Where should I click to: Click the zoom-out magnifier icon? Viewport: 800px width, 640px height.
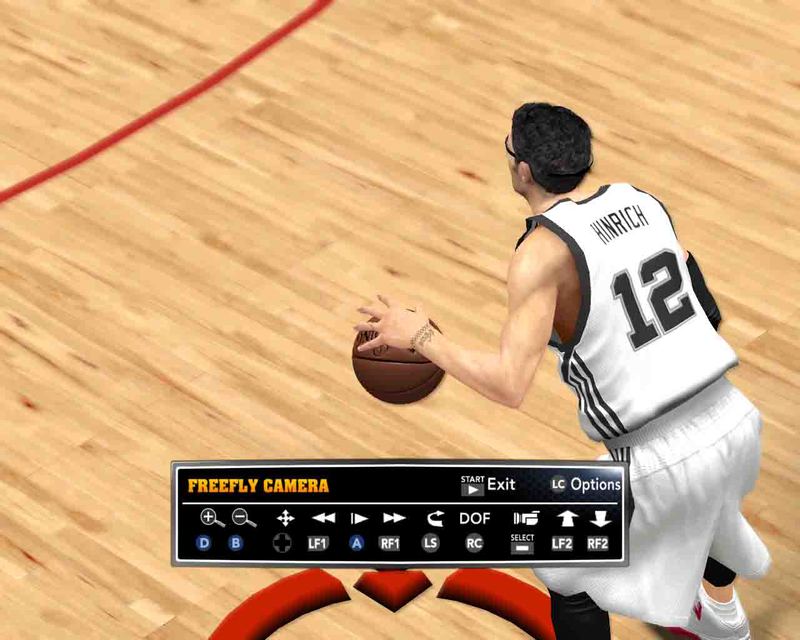[x=243, y=518]
